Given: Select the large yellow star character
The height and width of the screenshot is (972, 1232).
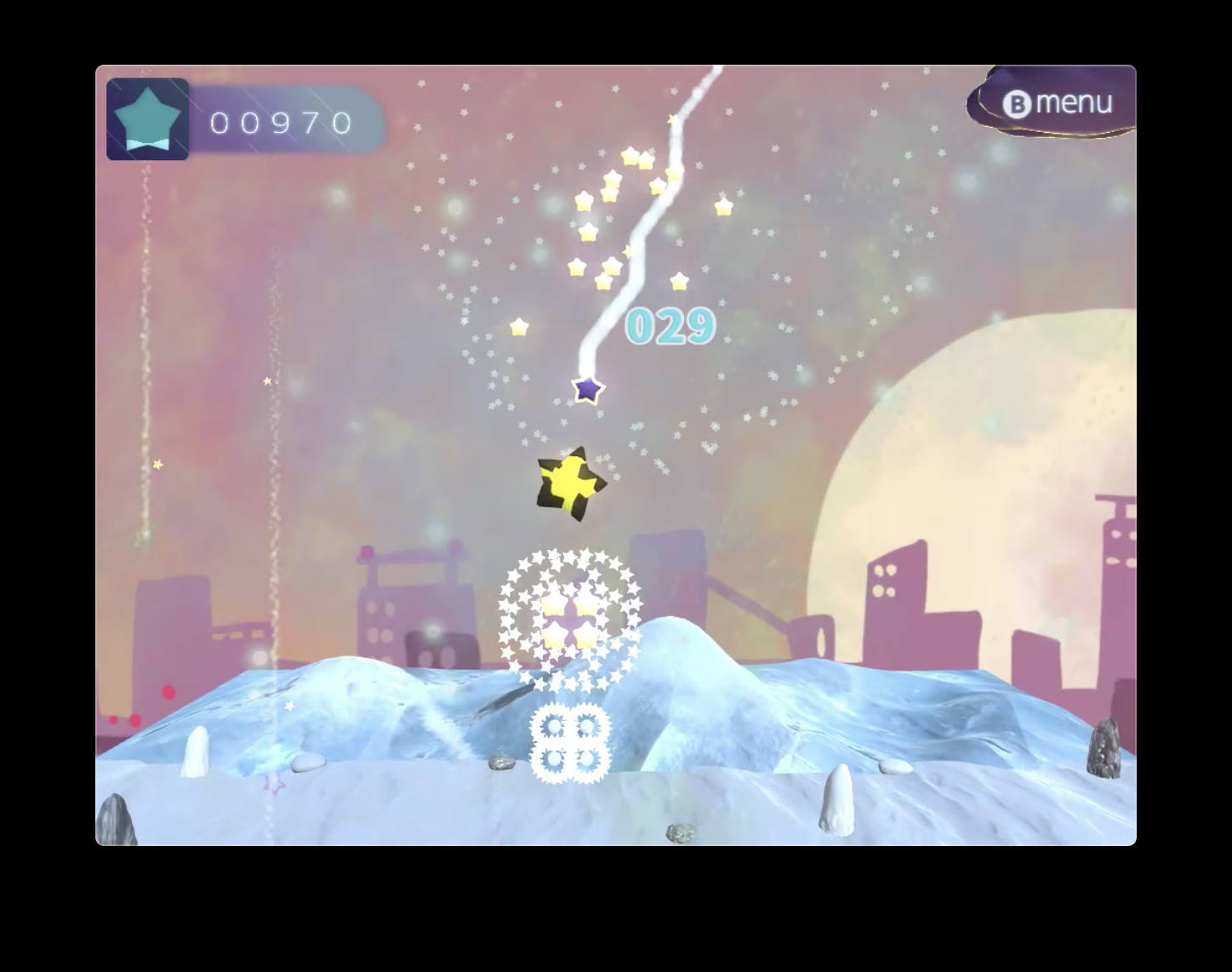Looking at the screenshot, I should [568, 481].
